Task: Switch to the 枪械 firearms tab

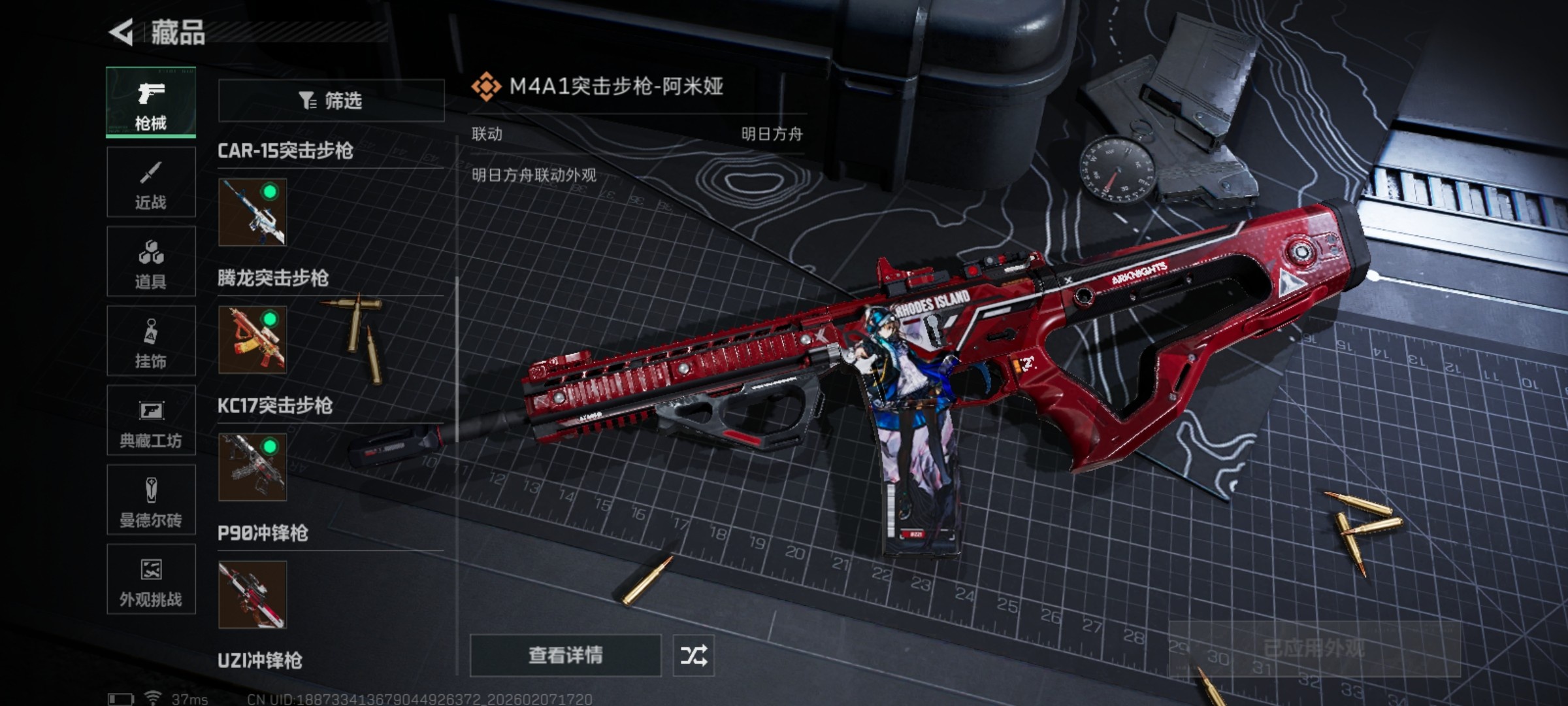Action: (151, 103)
